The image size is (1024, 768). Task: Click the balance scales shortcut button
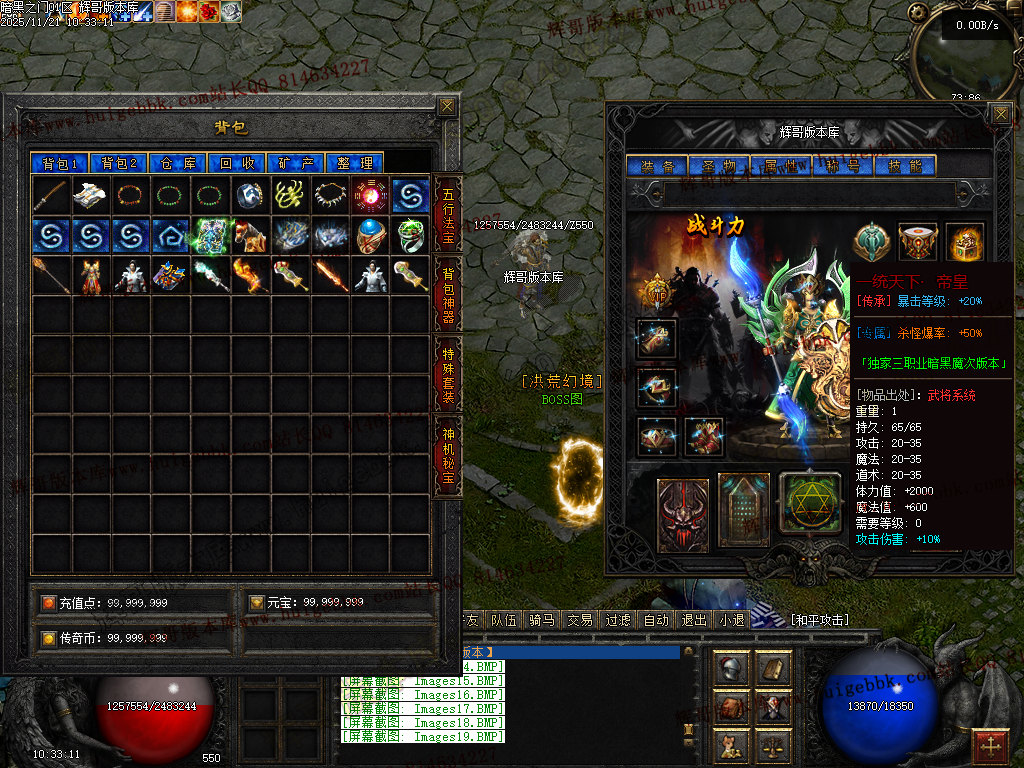coord(772,745)
